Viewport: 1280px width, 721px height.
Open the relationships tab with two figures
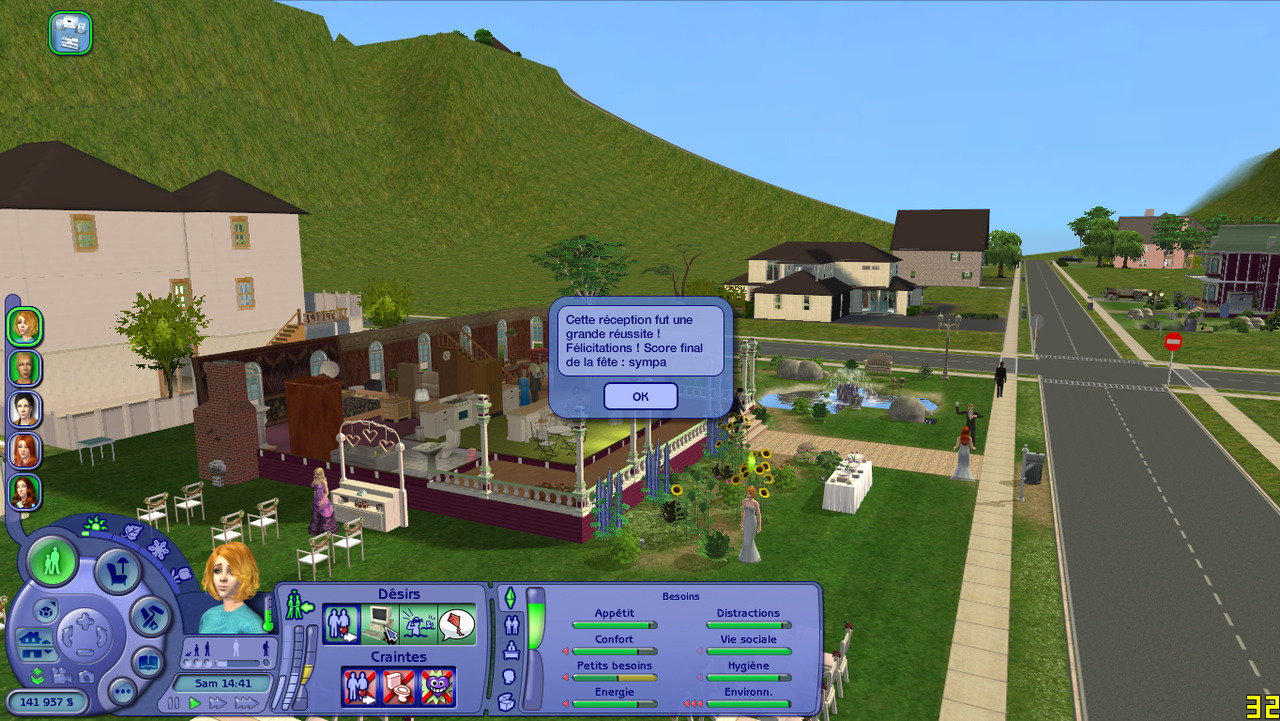click(x=511, y=626)
